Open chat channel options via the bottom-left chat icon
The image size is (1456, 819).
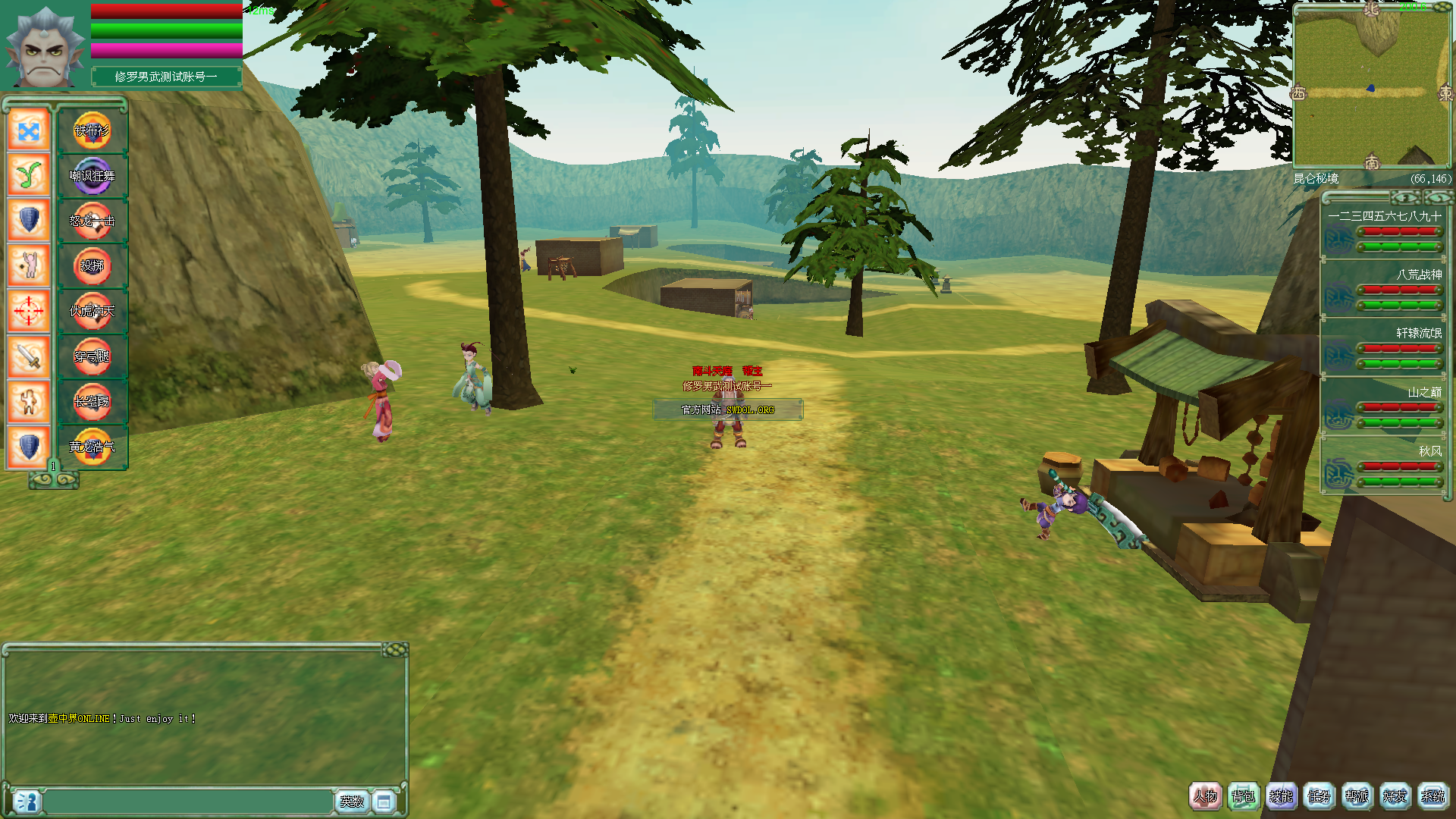[x=27, y=800]
